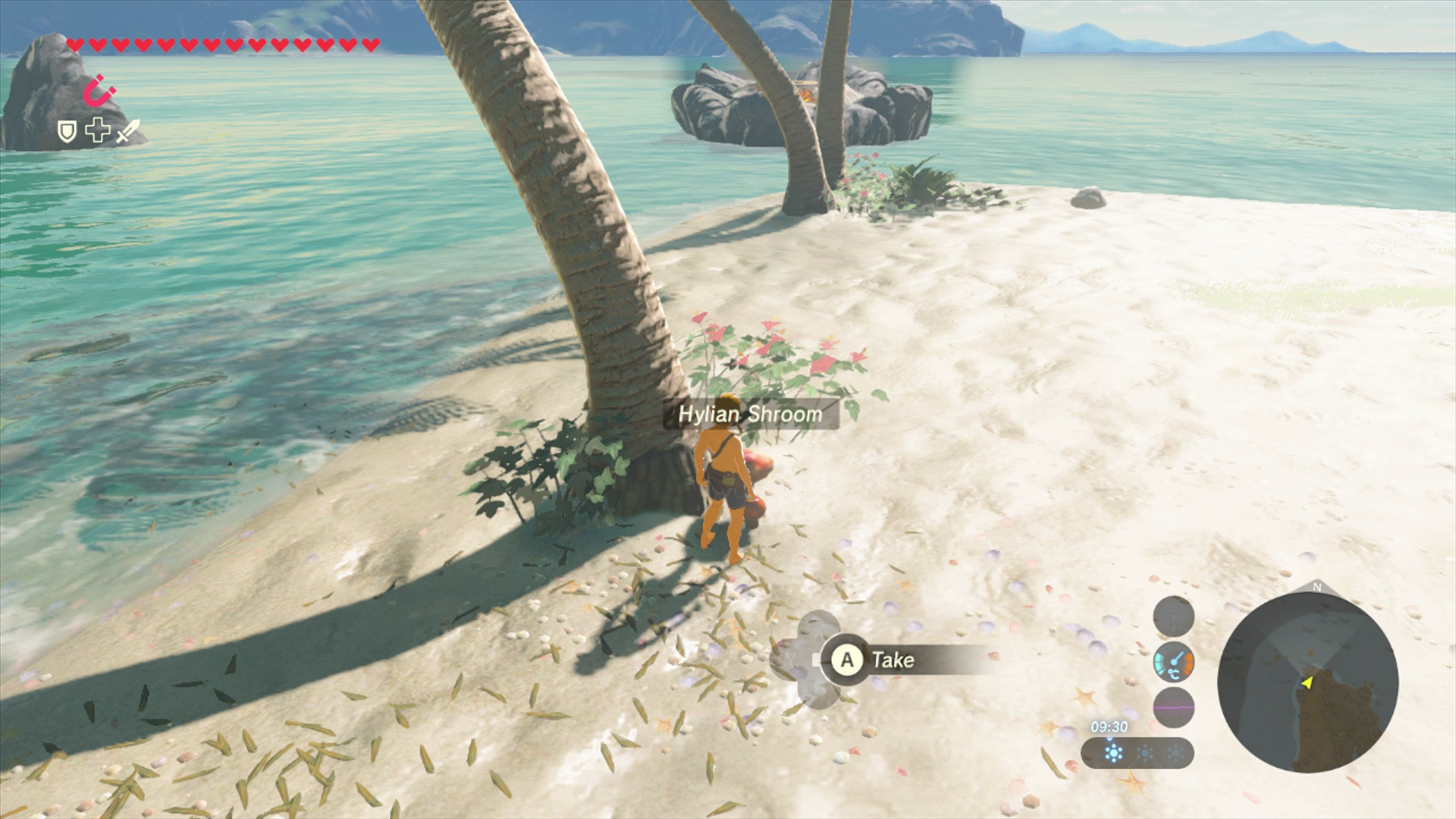
Task: Toggle the rightmost forecast weather symbol
Action: 1176,753
